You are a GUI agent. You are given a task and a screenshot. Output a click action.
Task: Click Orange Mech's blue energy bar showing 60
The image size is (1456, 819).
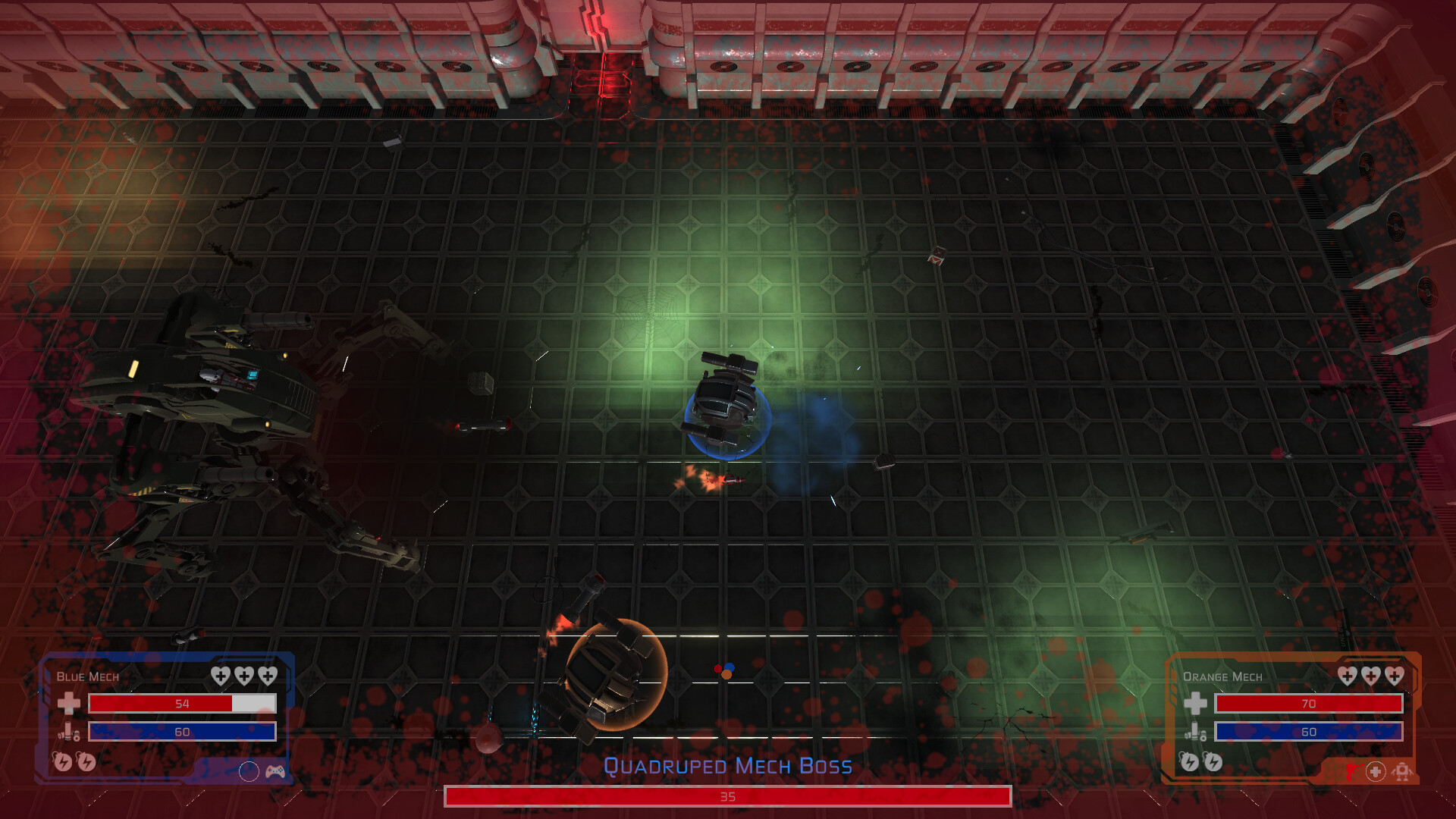click(1309, 732)
